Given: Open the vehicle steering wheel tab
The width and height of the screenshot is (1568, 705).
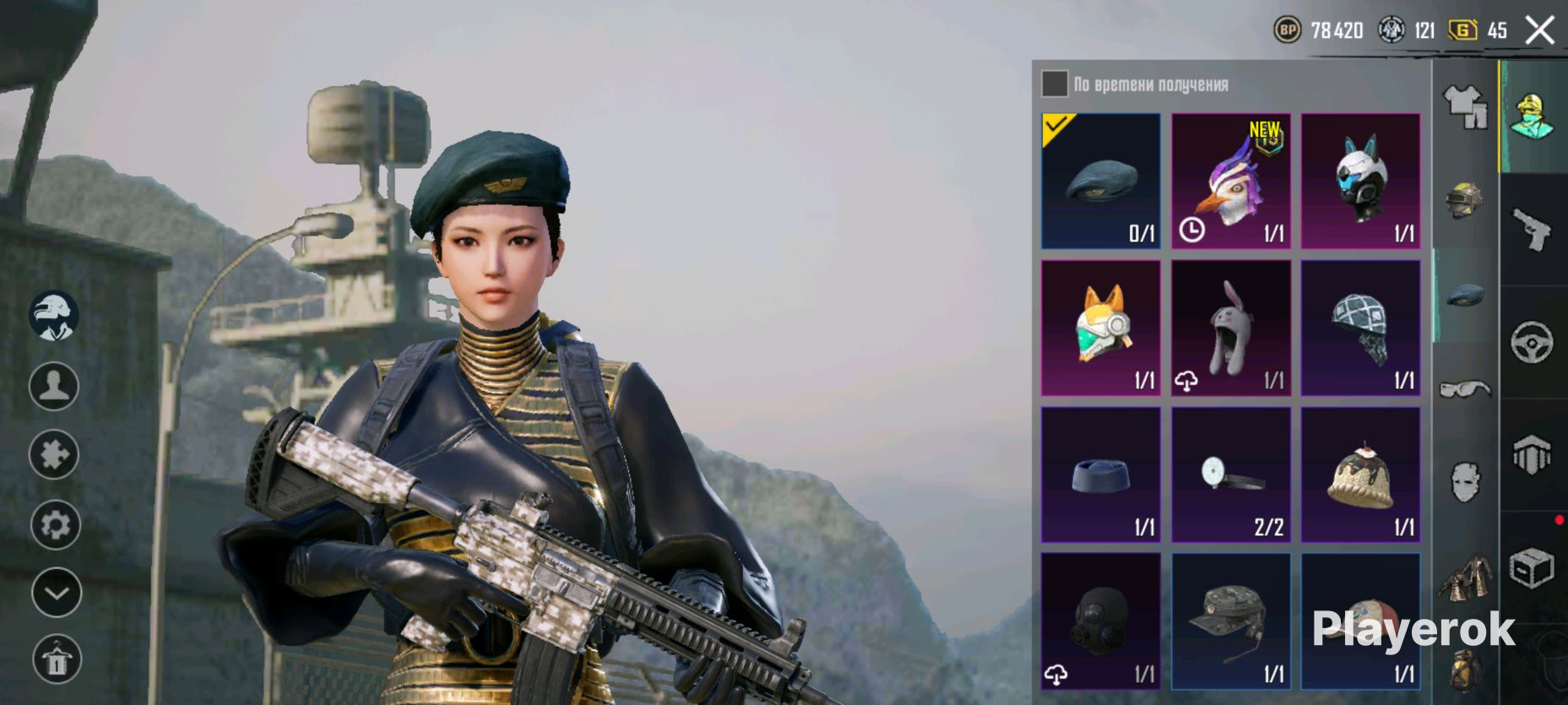Looking at the screenshot, I should click(x=1533, y=343).
